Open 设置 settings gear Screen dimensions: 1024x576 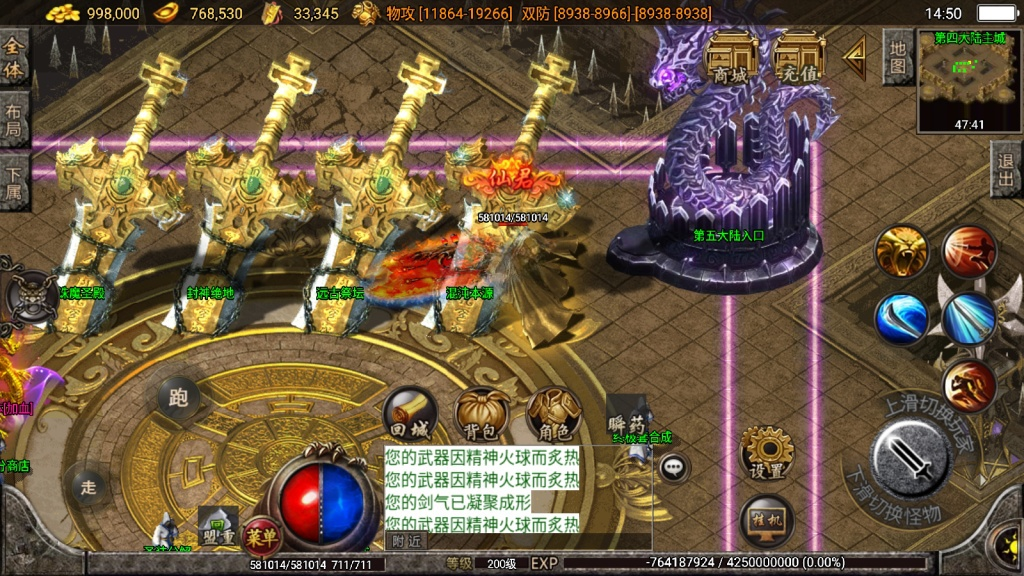click(767, 454)
